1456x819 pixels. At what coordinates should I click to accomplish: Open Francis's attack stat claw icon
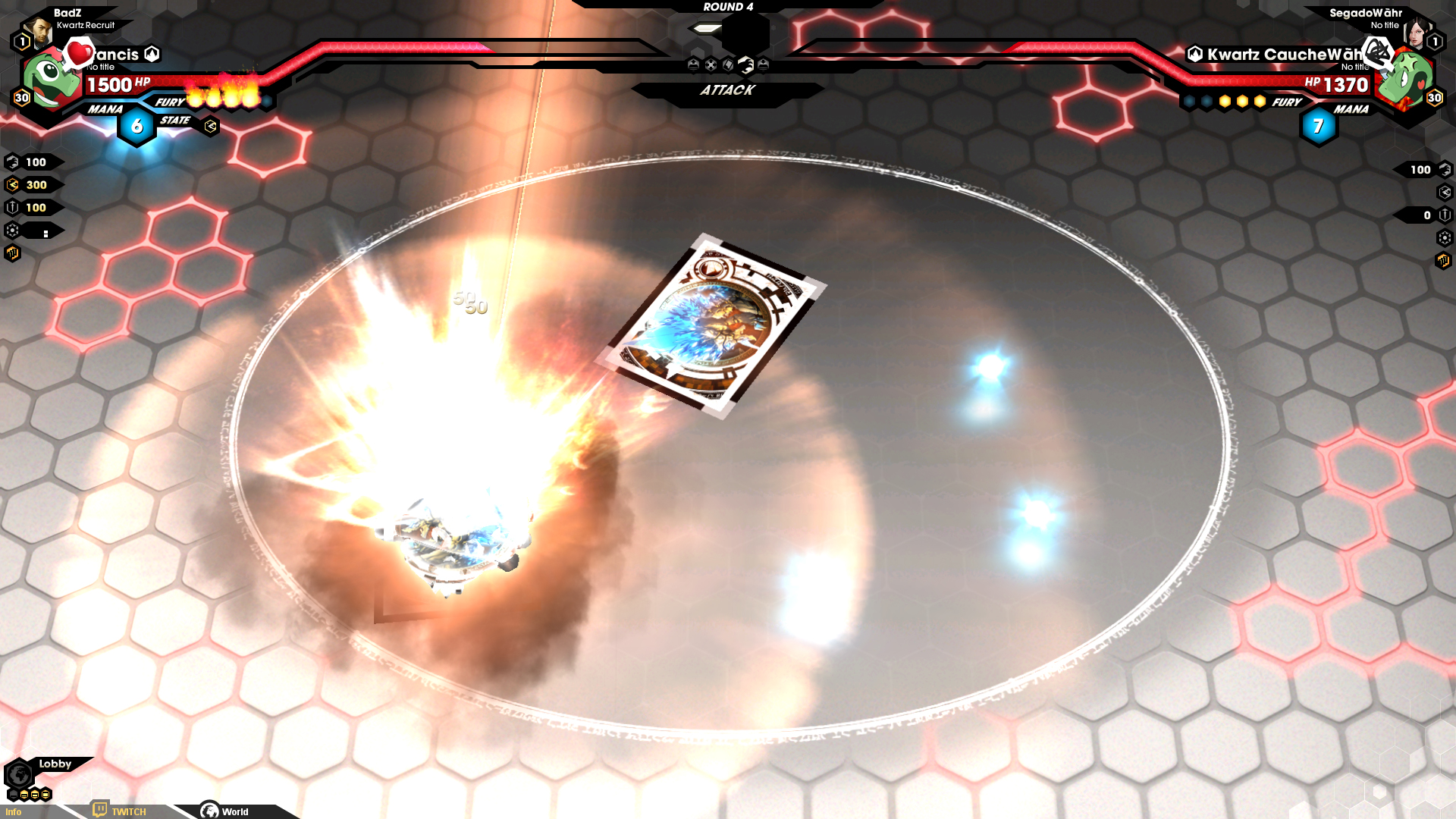[x=12, y=161]
